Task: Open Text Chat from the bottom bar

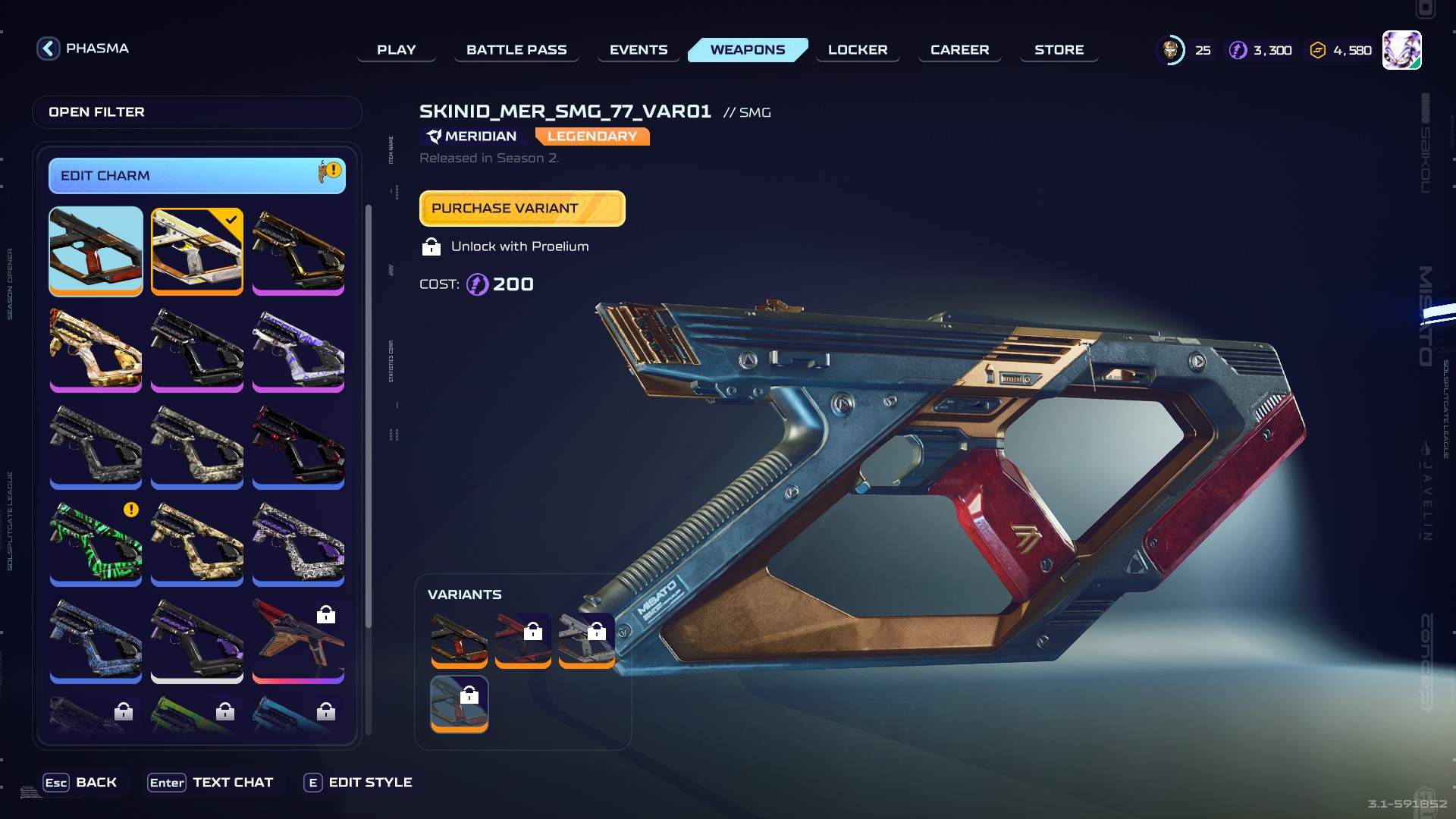Action: point(210,783)
